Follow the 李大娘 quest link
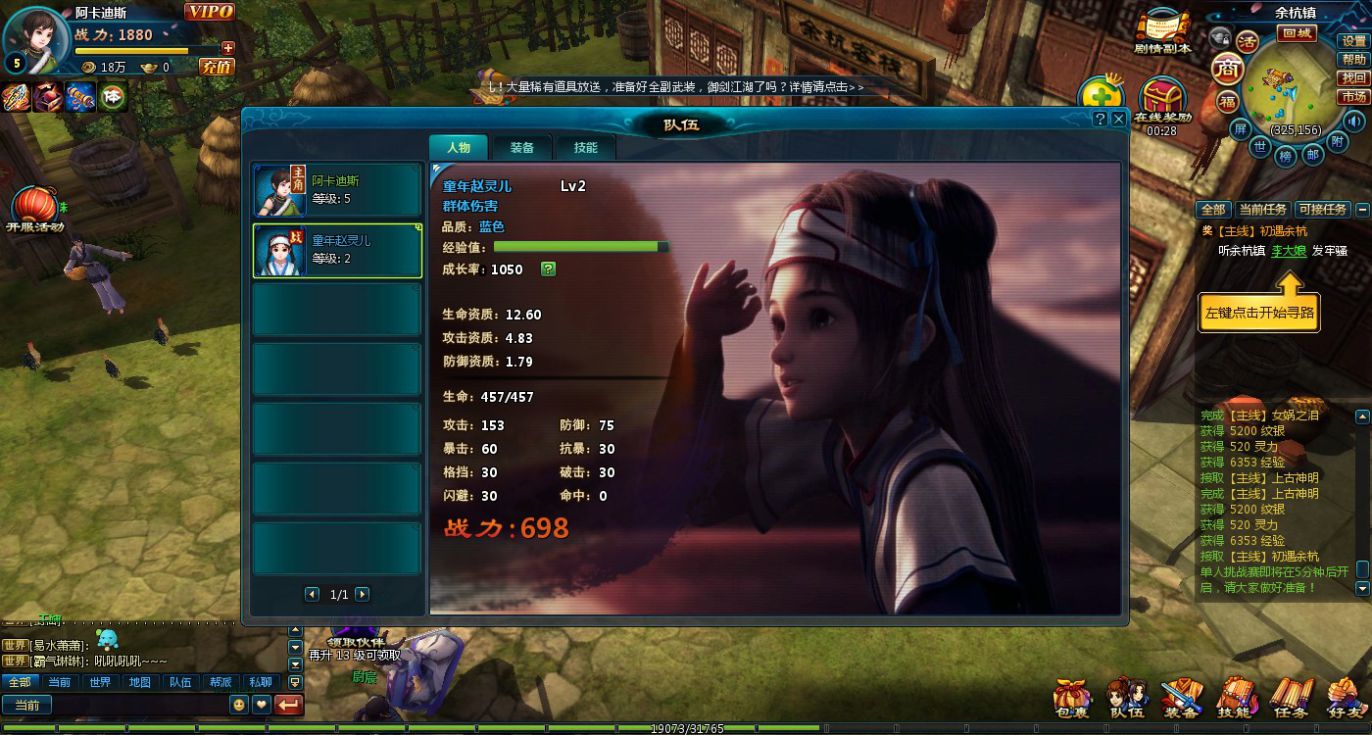Screen dimensions: 1372x735 [x=1288, y=251]
